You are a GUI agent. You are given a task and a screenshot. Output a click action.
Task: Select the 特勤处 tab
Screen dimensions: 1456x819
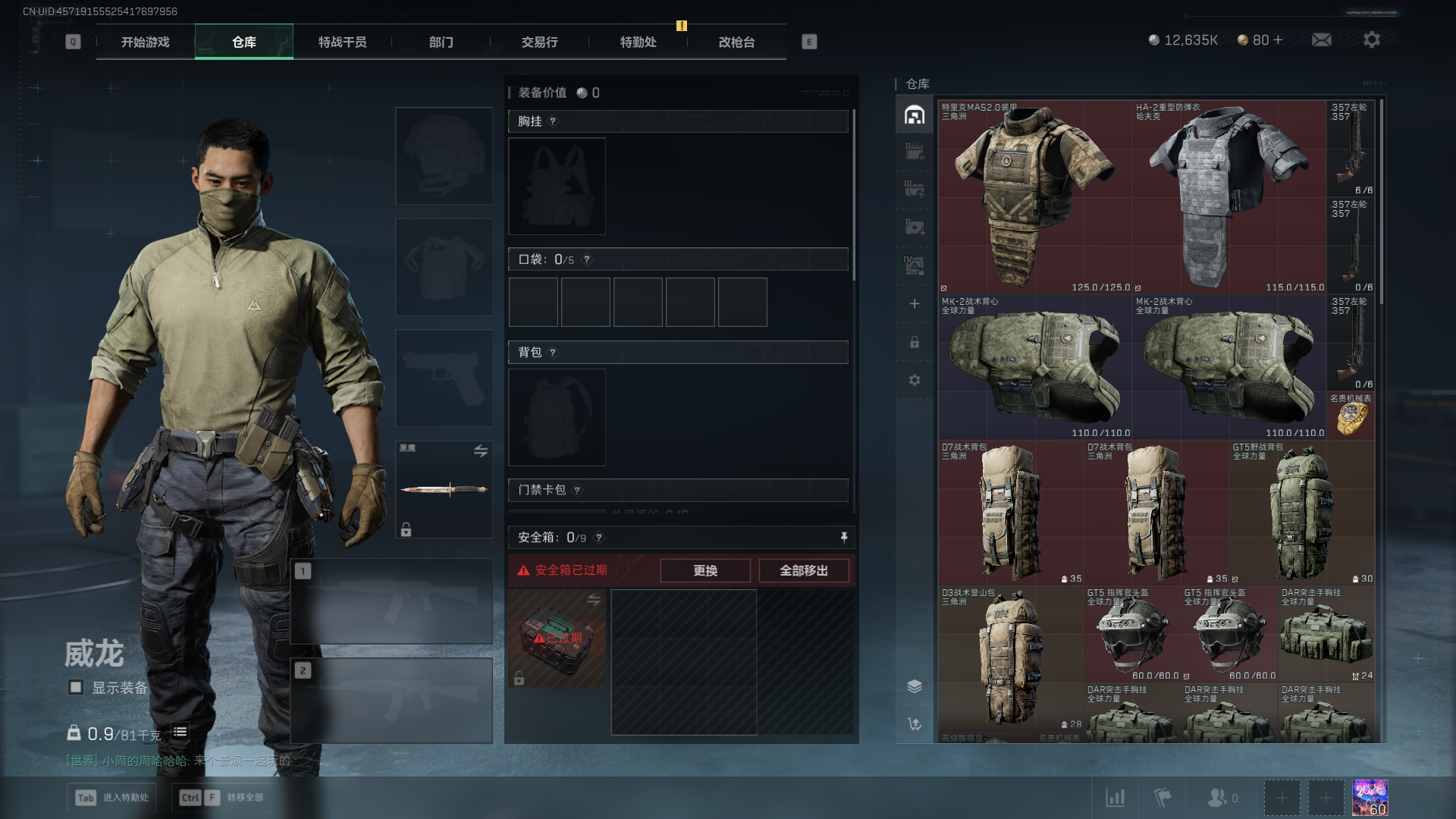pyautogui.click(x=638, y=42)
